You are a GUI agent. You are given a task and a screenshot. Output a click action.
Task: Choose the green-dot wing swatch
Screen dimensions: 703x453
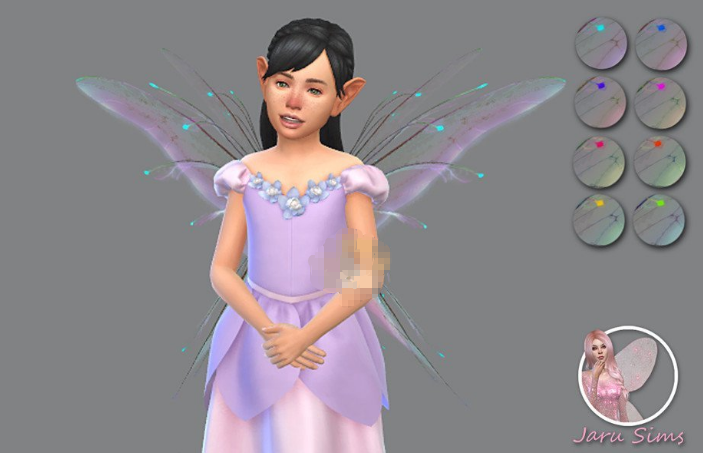tap(660, 219)
